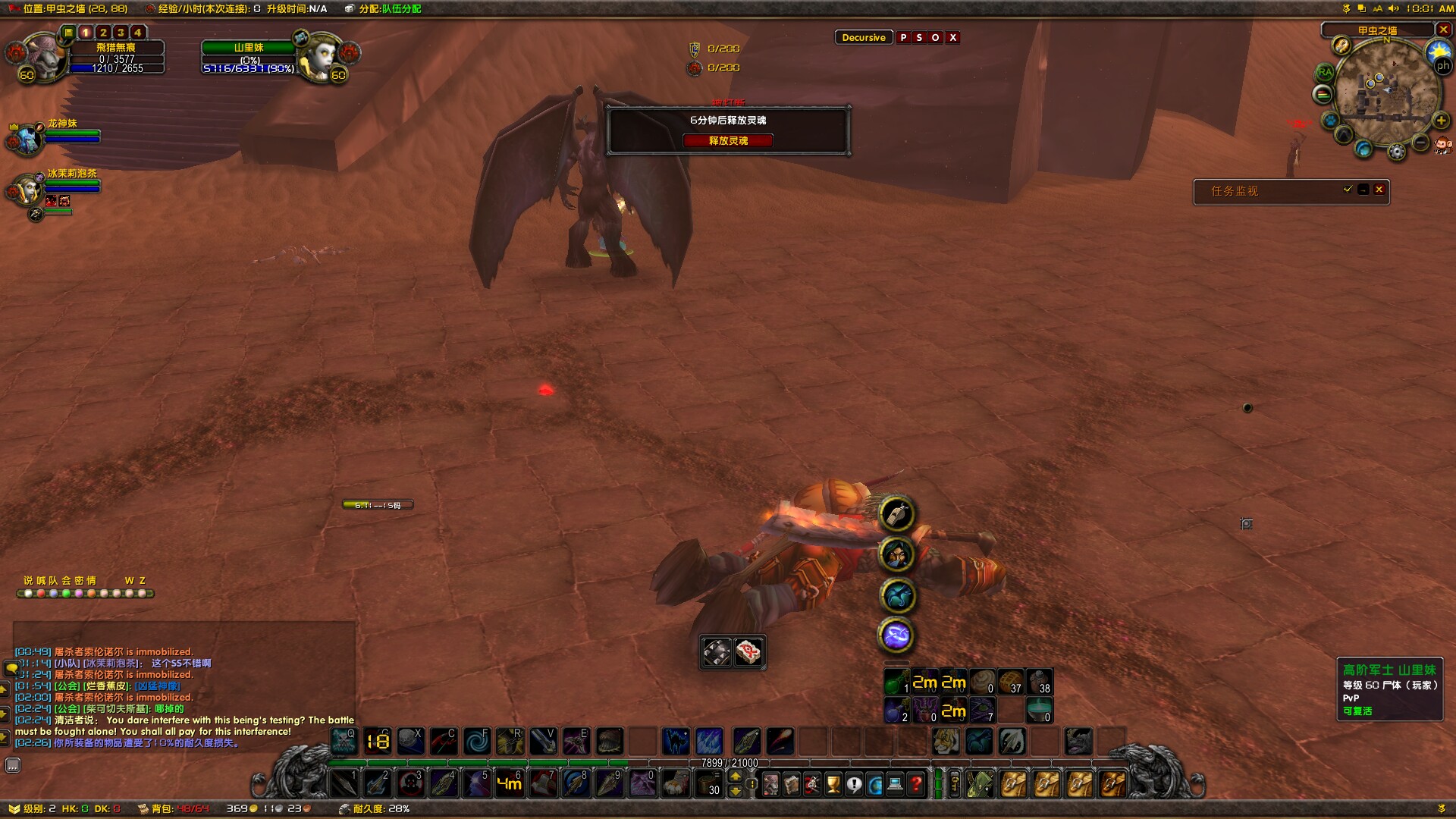This screenshot has width=1456, height=819.
Task: Toggle the checkmark on the 任务监视 titlebar
Action: pos(1348,190)
